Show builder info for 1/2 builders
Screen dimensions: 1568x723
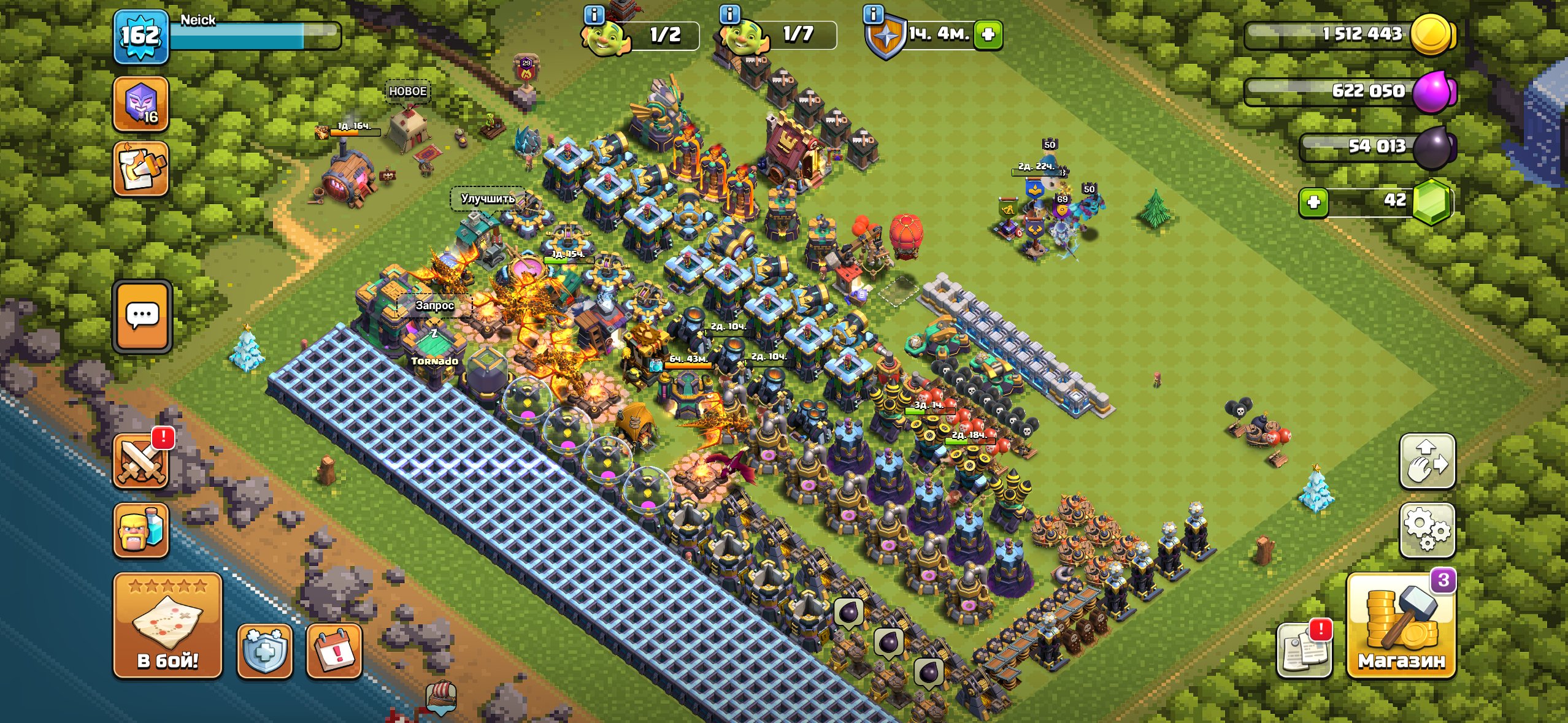click(594, 15)
